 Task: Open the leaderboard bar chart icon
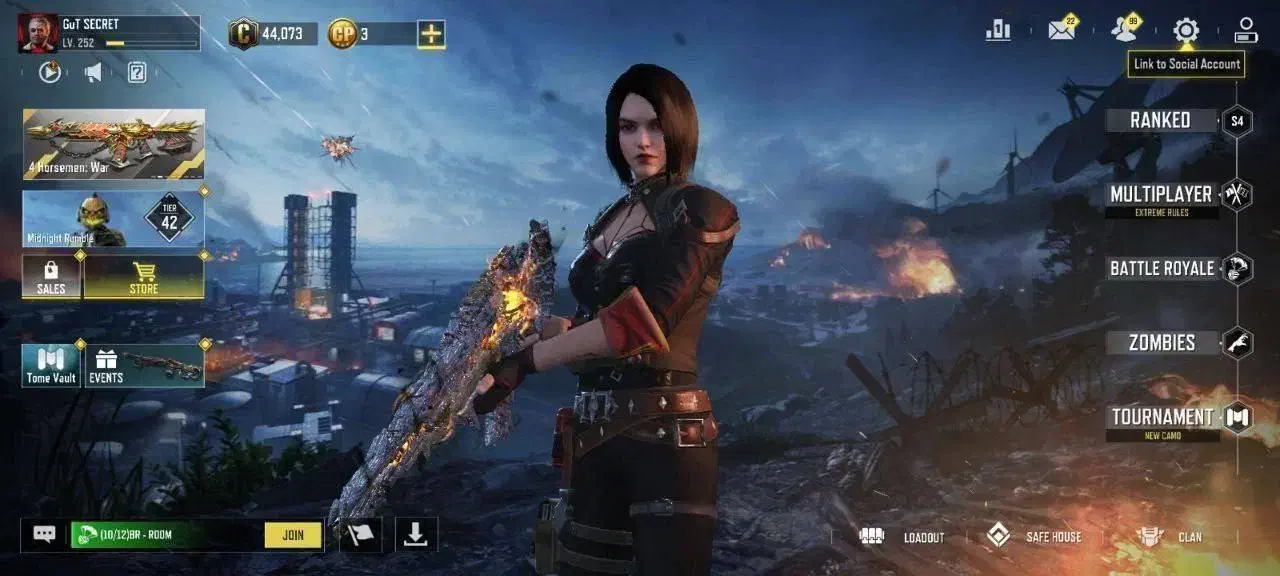coord(998,30)
